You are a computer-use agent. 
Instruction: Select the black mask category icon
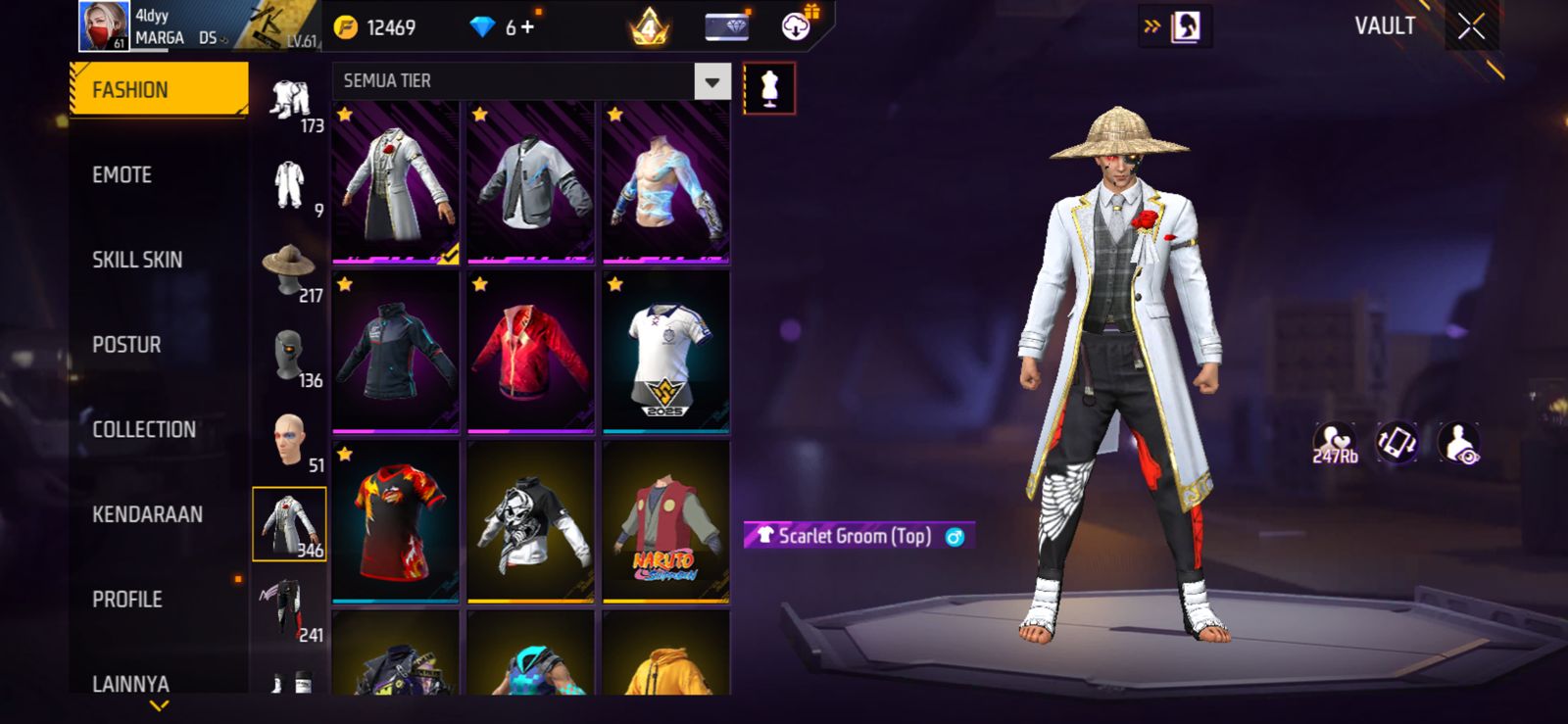pos(289,355)
